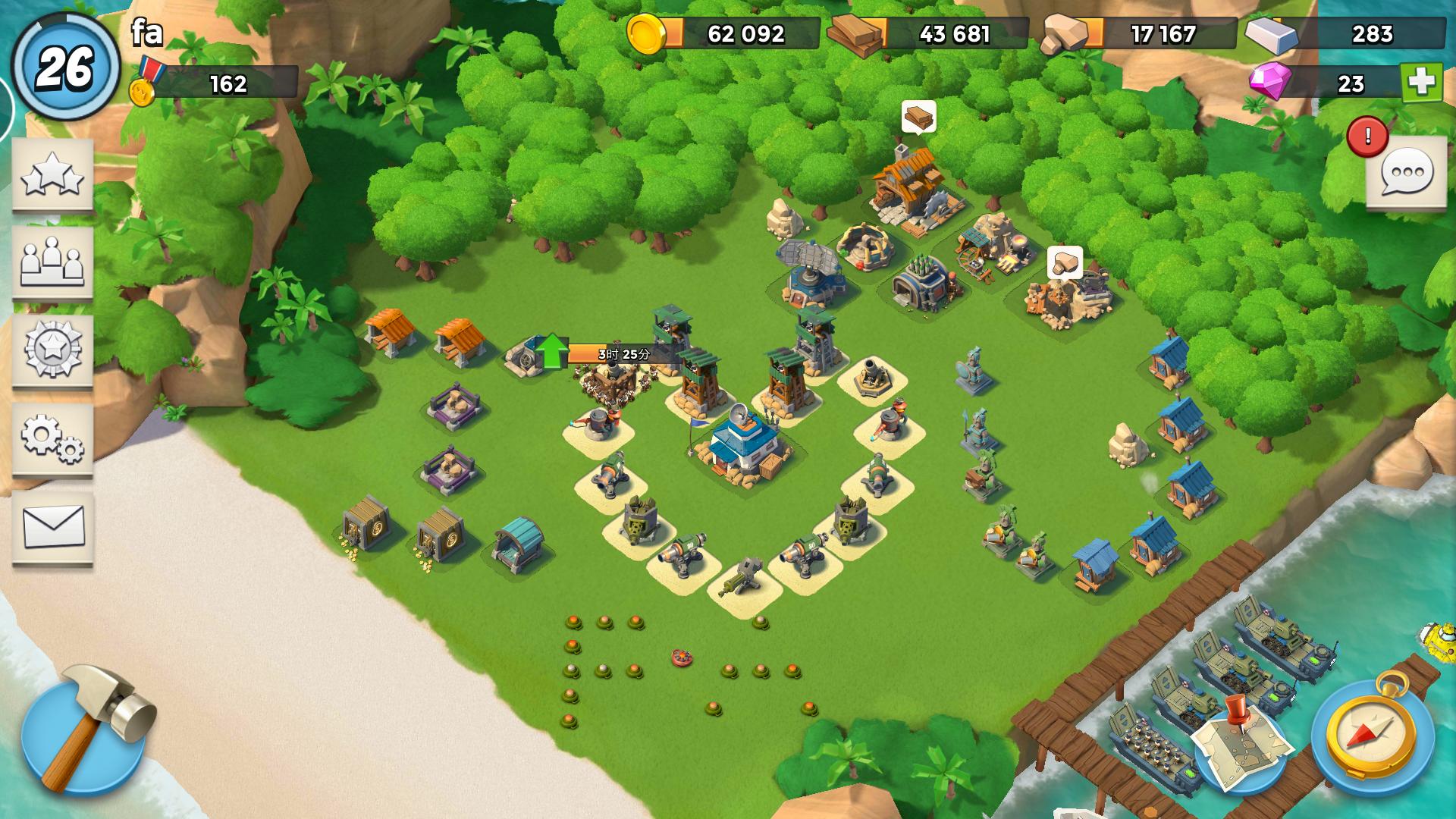Screen dimensions: 1456x819
Task: Tap the level 26 experience badge
Action: point(65,68)
